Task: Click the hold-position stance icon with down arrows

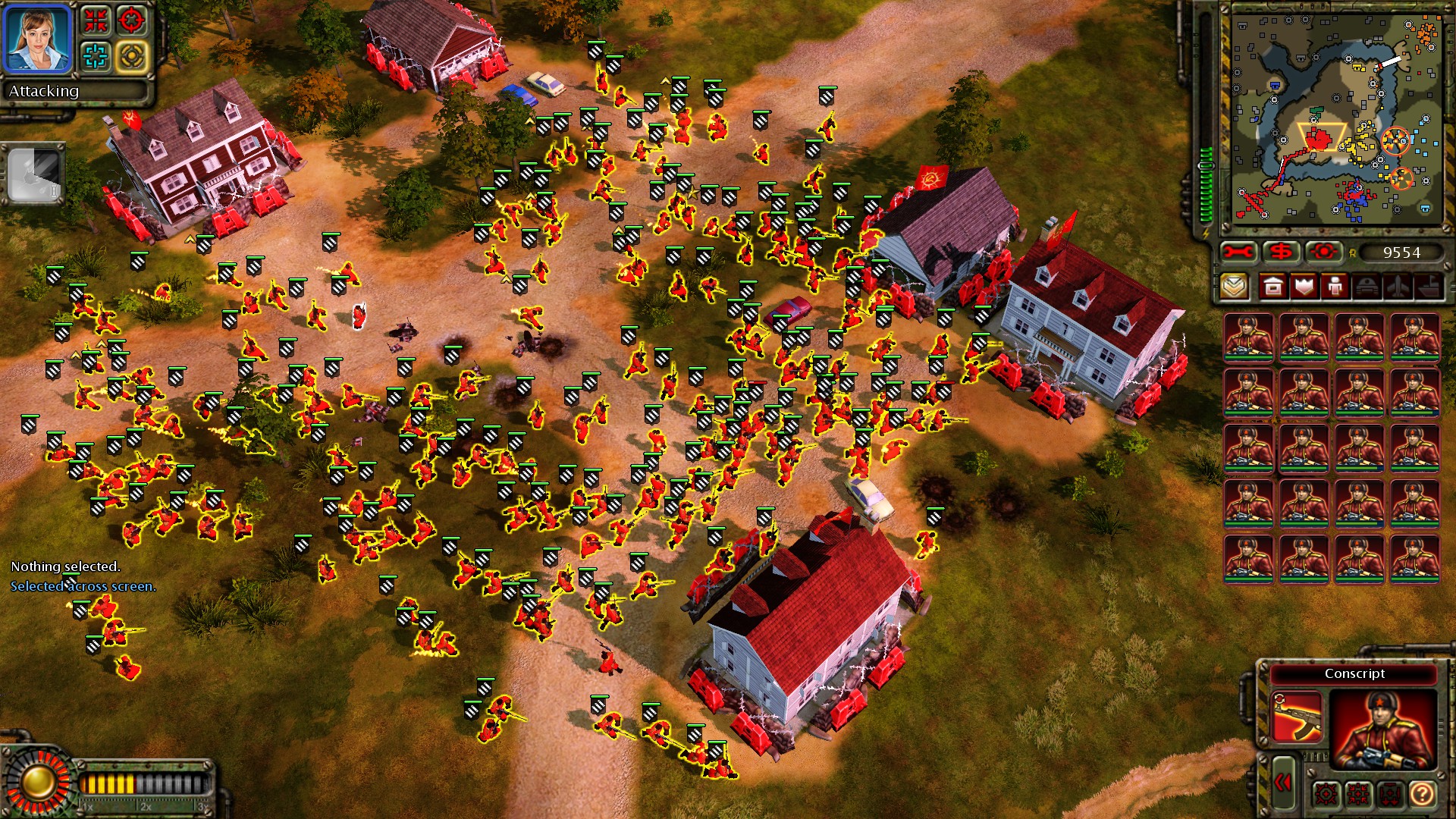Action: tap(1390, 794)
